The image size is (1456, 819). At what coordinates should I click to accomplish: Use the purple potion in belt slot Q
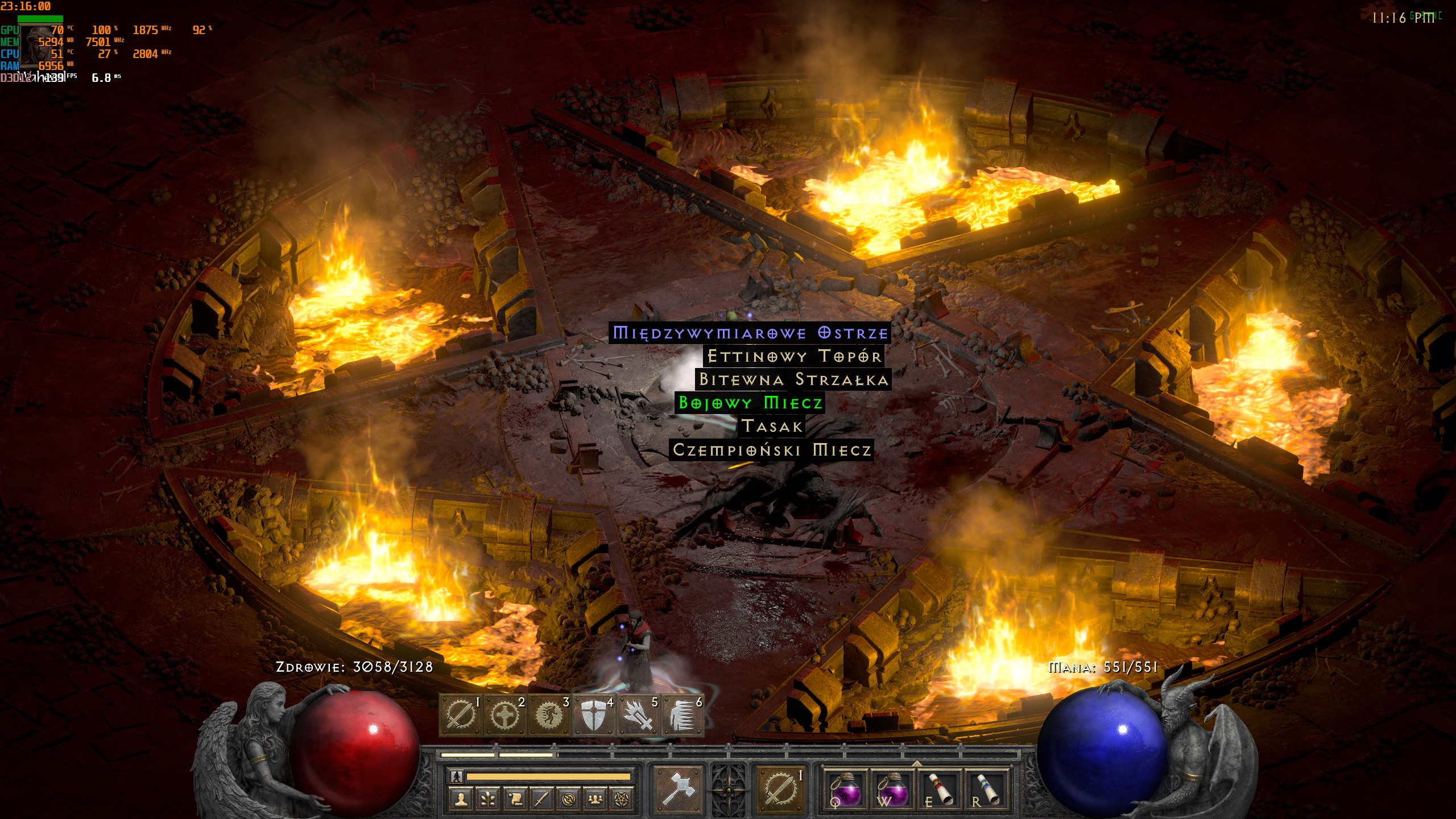(845, 789)
